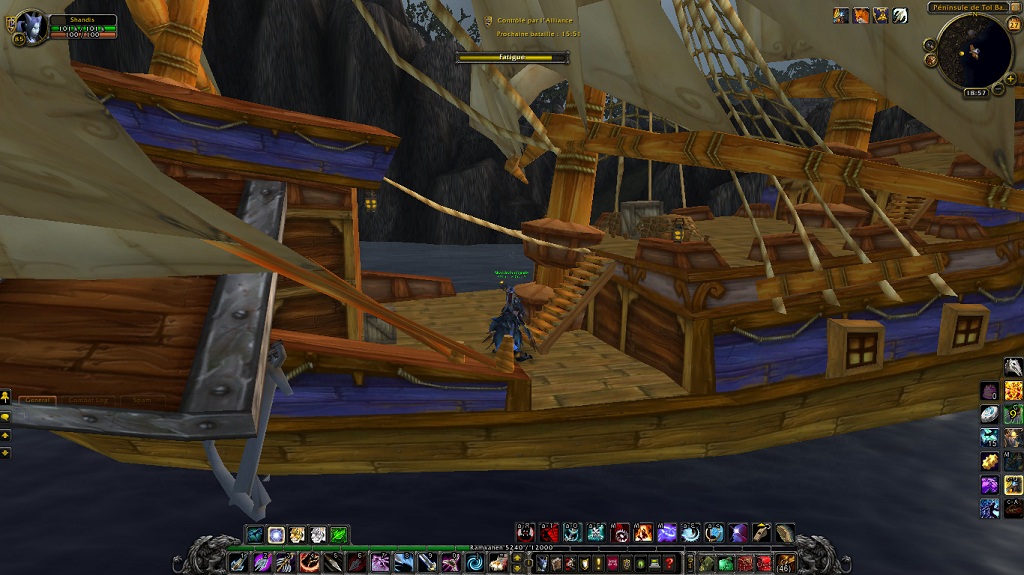Switch to the Combat Log tab
1024x575 pixels.
tap(88, 400)
